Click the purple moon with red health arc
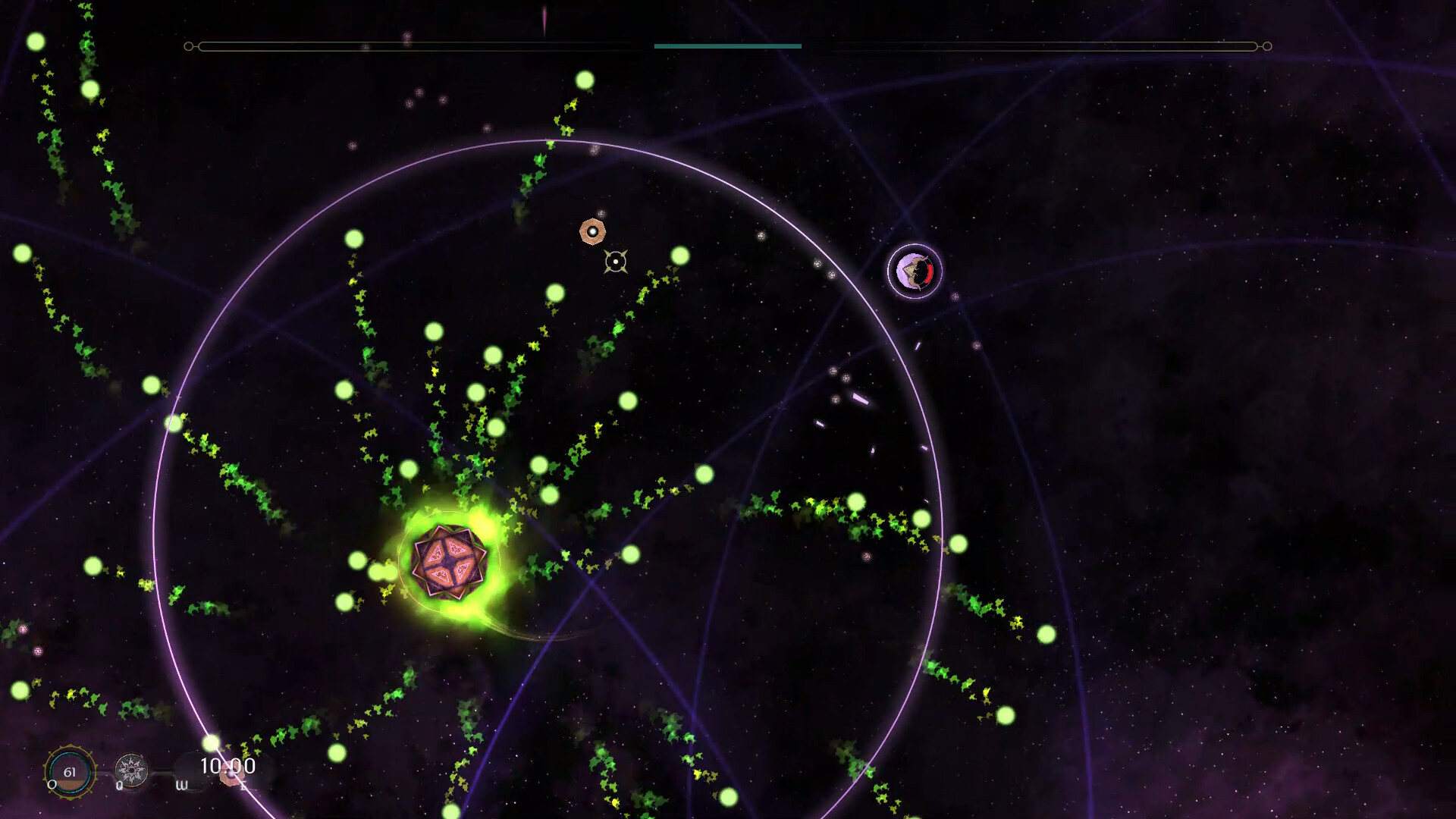This screenshot has height=819, width=1456. pos(914,270)
